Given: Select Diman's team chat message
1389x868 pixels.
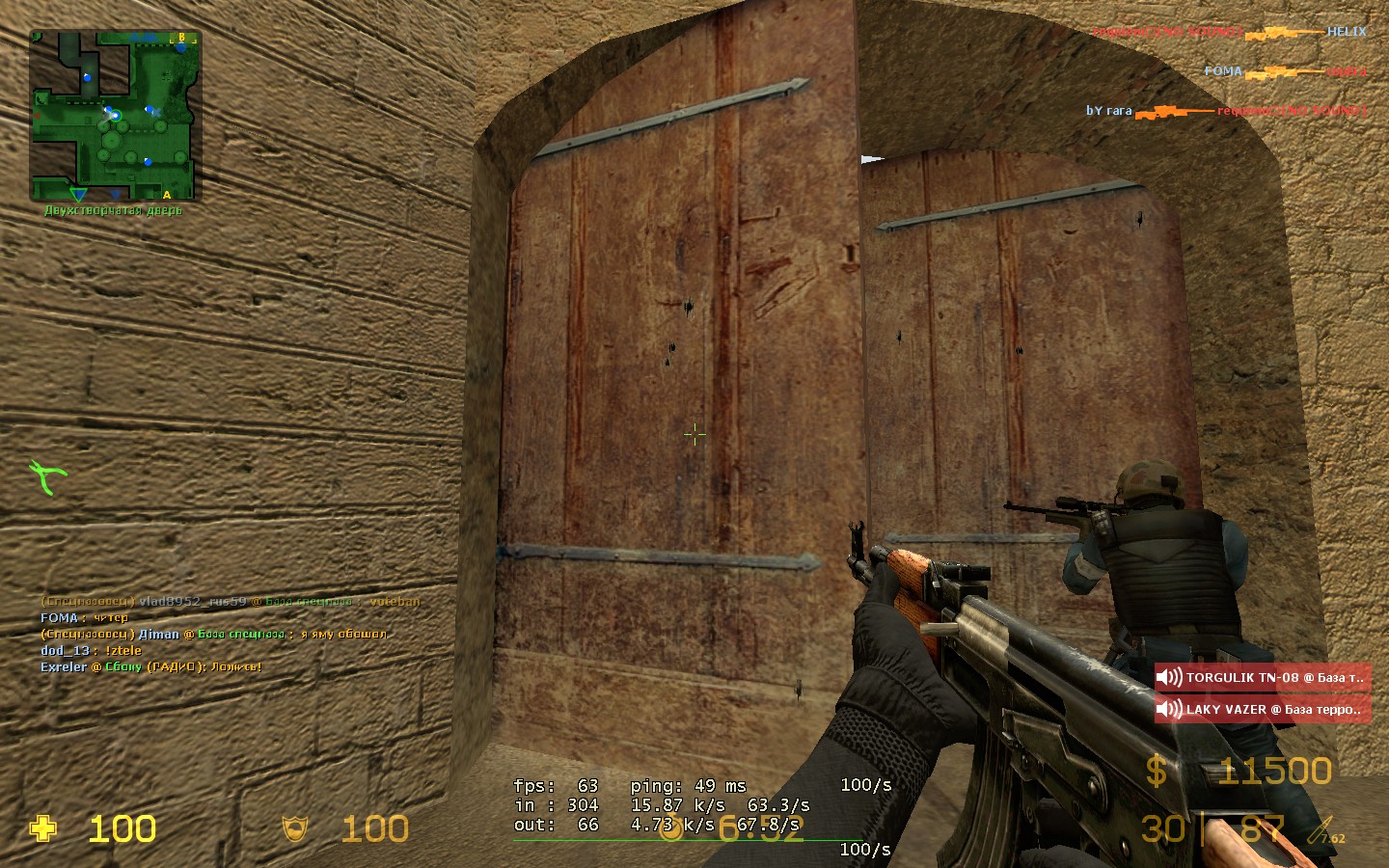Looking at the screenshot, I should (213, 635).
